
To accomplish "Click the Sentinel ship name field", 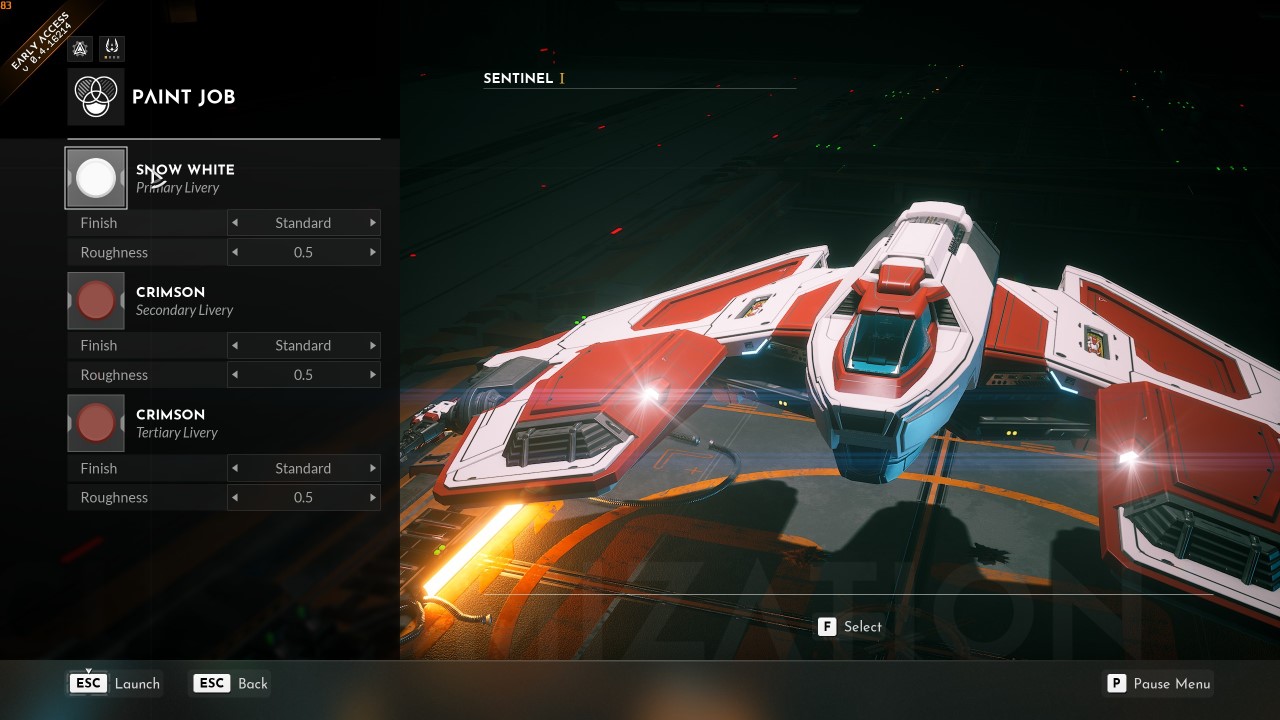I will point(520,78).
